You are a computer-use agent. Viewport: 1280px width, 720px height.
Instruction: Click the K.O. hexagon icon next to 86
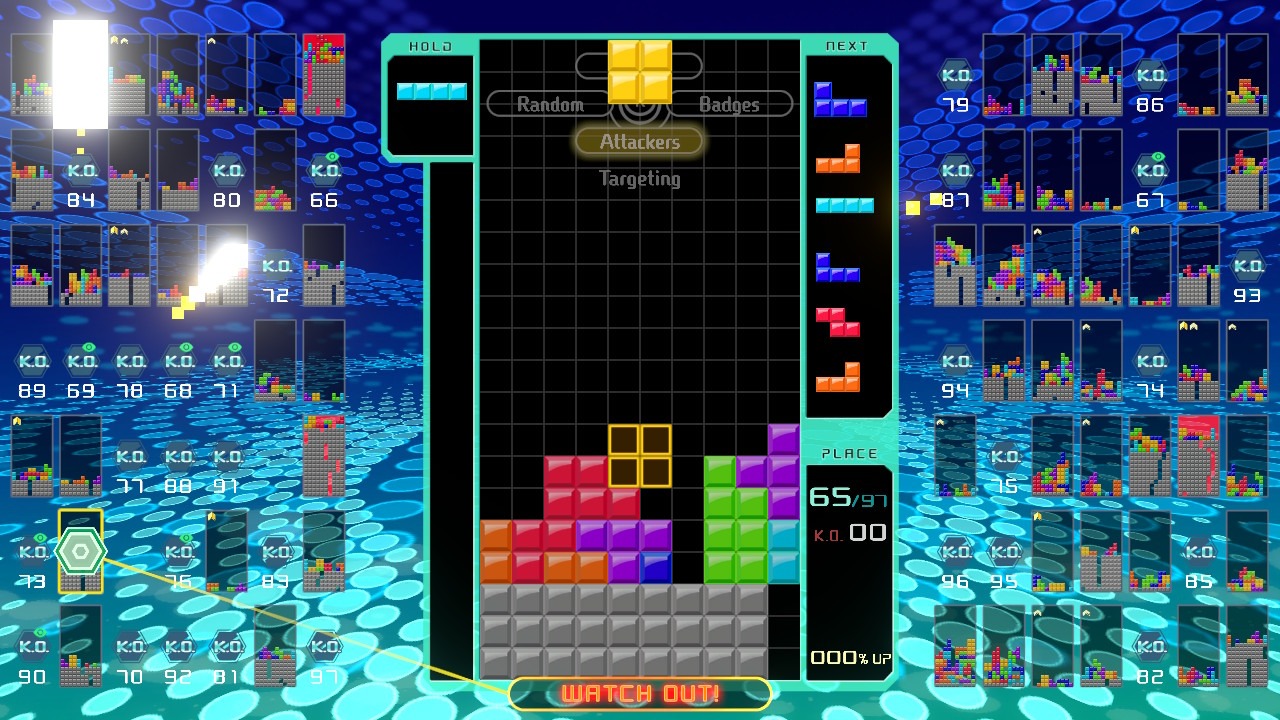(x=1150, y=76)
